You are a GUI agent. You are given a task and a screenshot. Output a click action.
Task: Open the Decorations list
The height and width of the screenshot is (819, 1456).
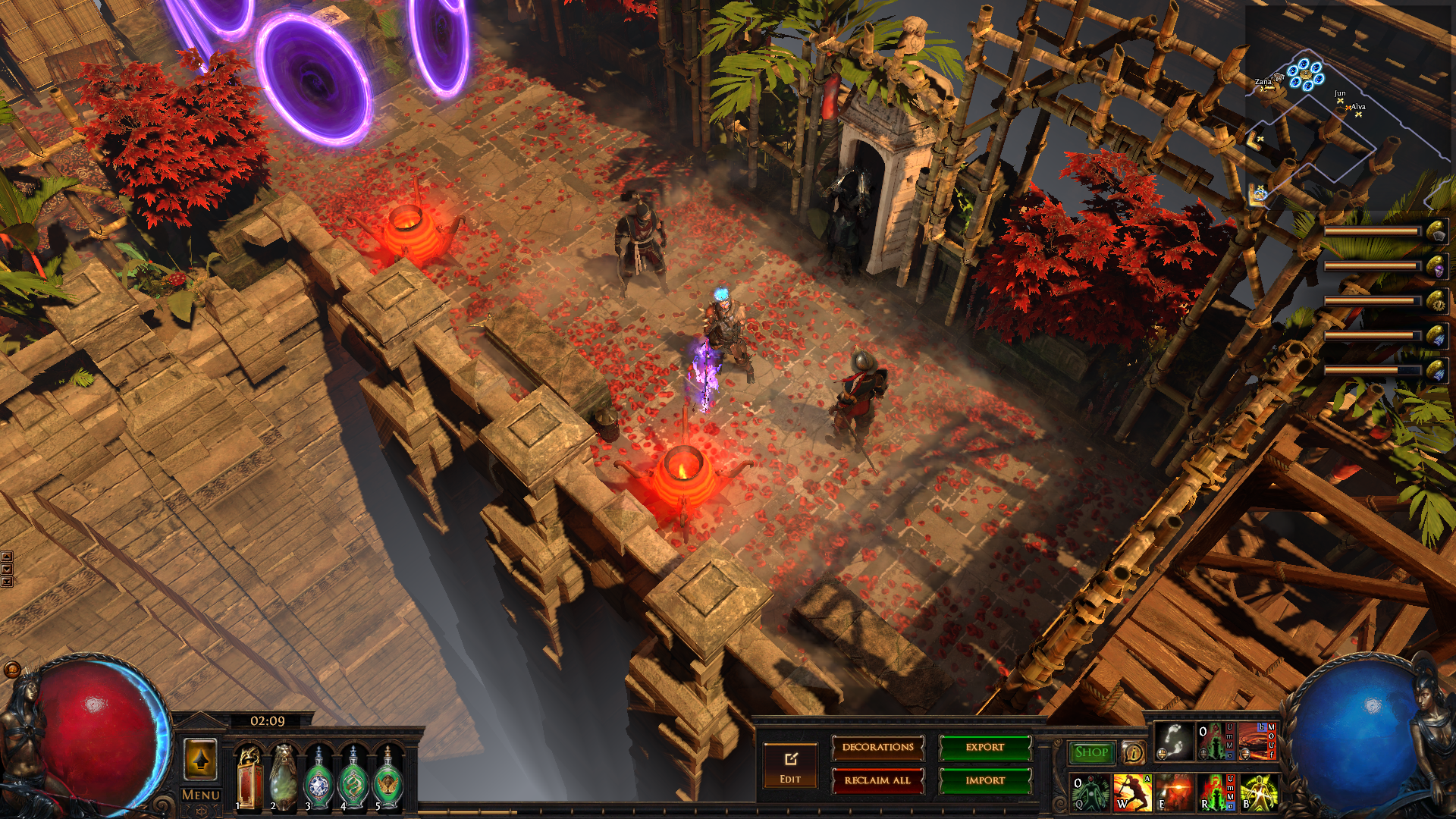tap(877, 748)
